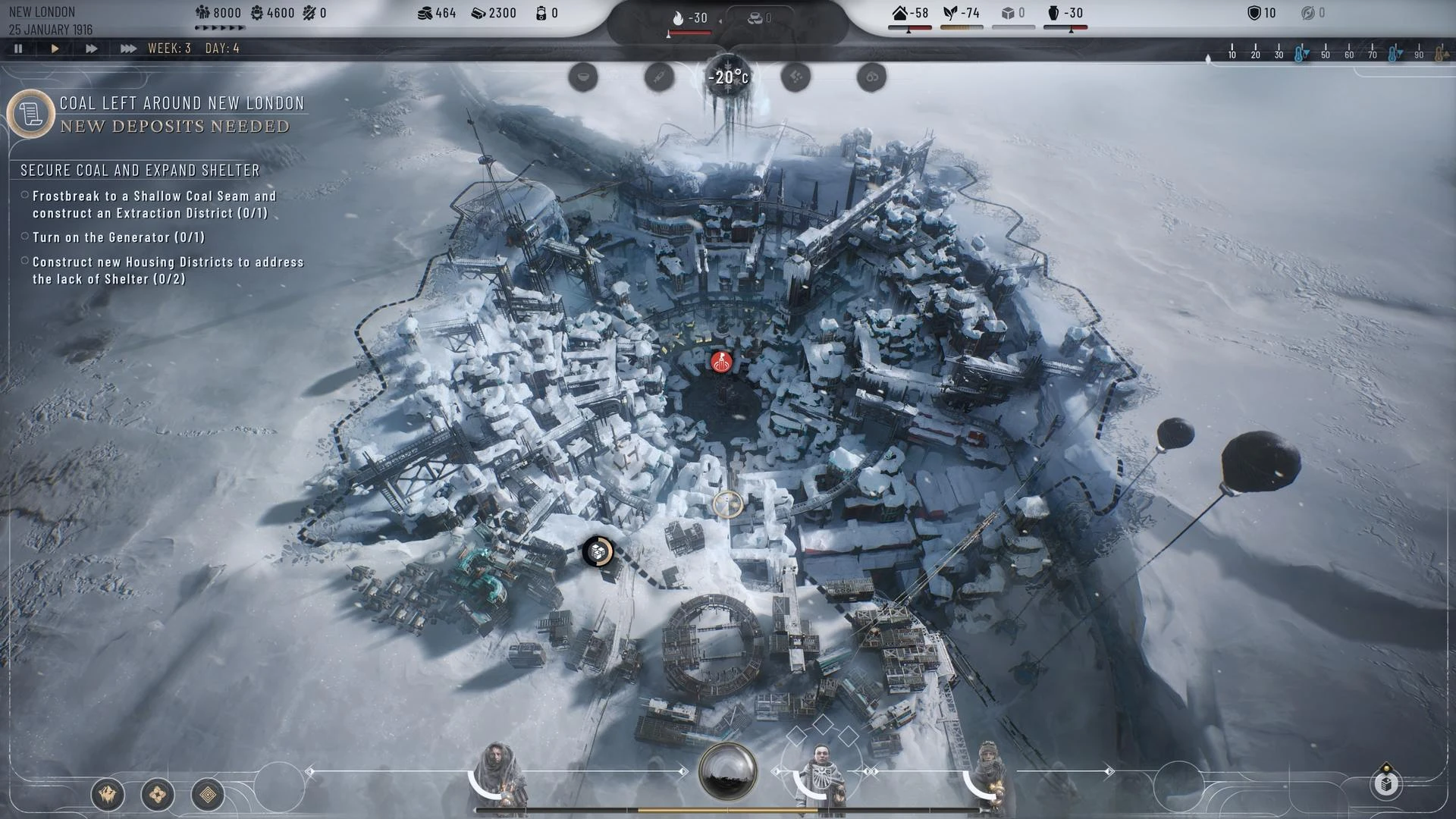Viewport: 1456px width, 819px height.
Task: Toggle pause on the game simulation
Action: coord(18,48)
